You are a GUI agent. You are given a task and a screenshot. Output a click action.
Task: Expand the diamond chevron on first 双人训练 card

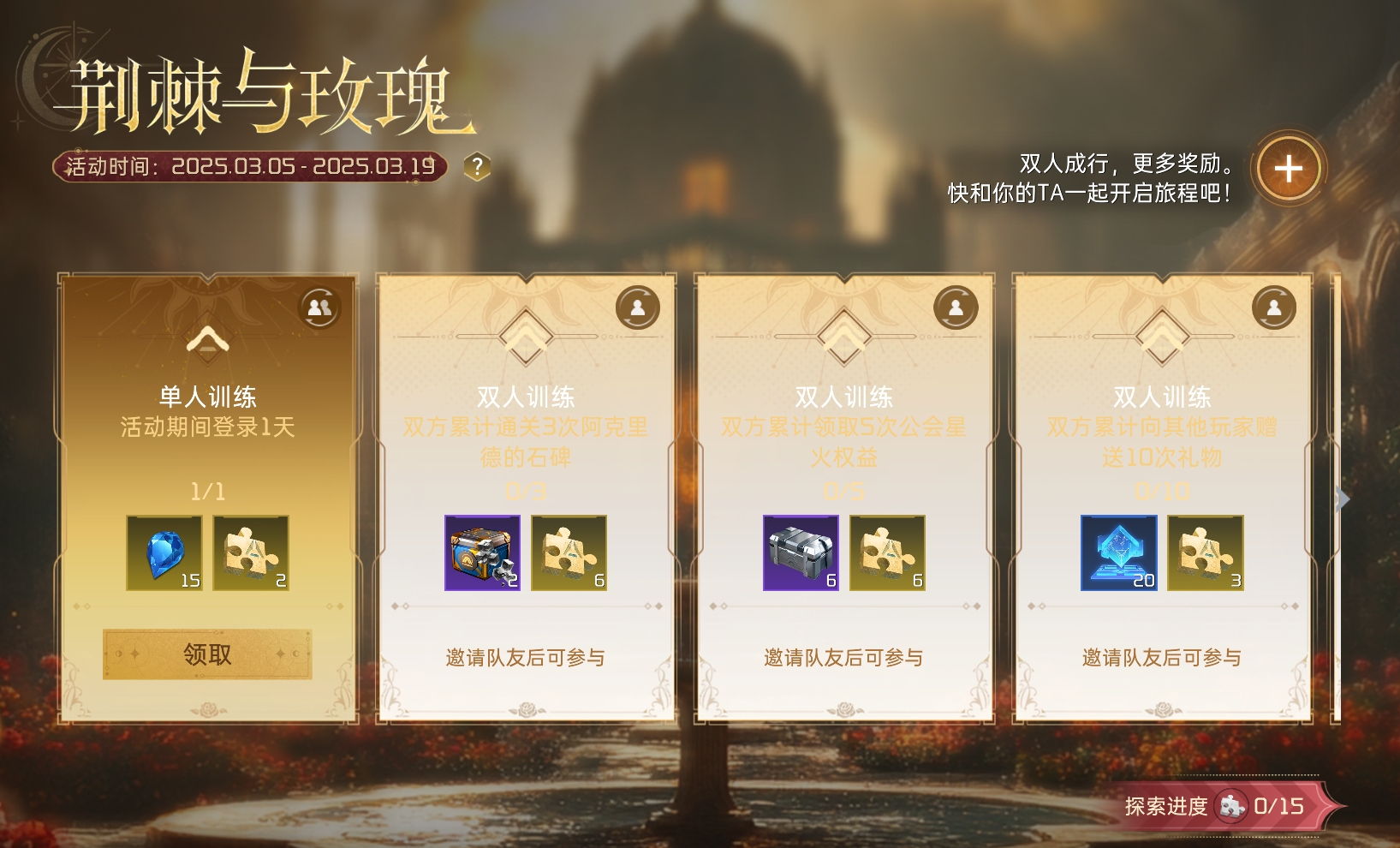point(525,339)
